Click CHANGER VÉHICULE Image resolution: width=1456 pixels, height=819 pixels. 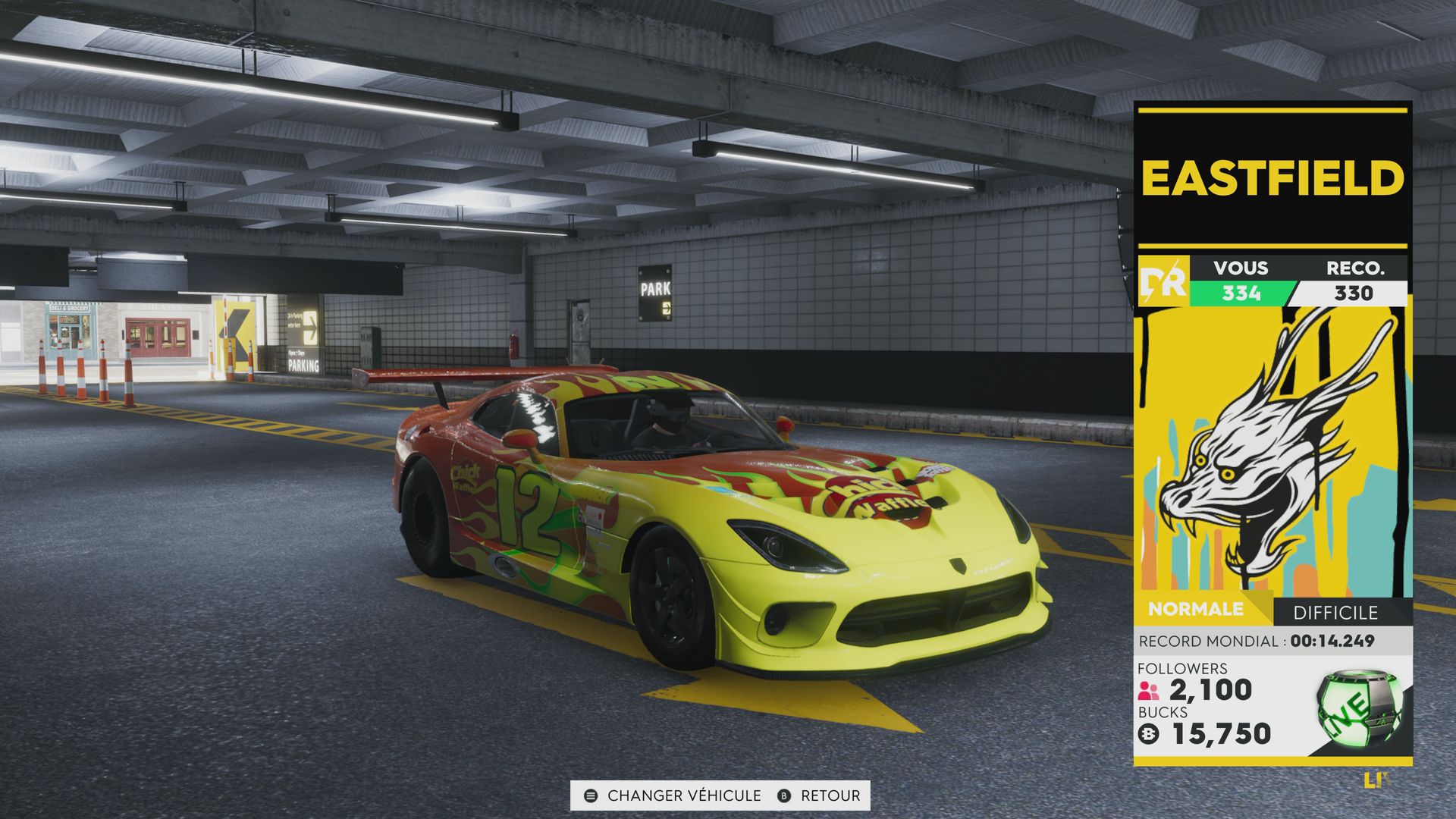point(681,795)
